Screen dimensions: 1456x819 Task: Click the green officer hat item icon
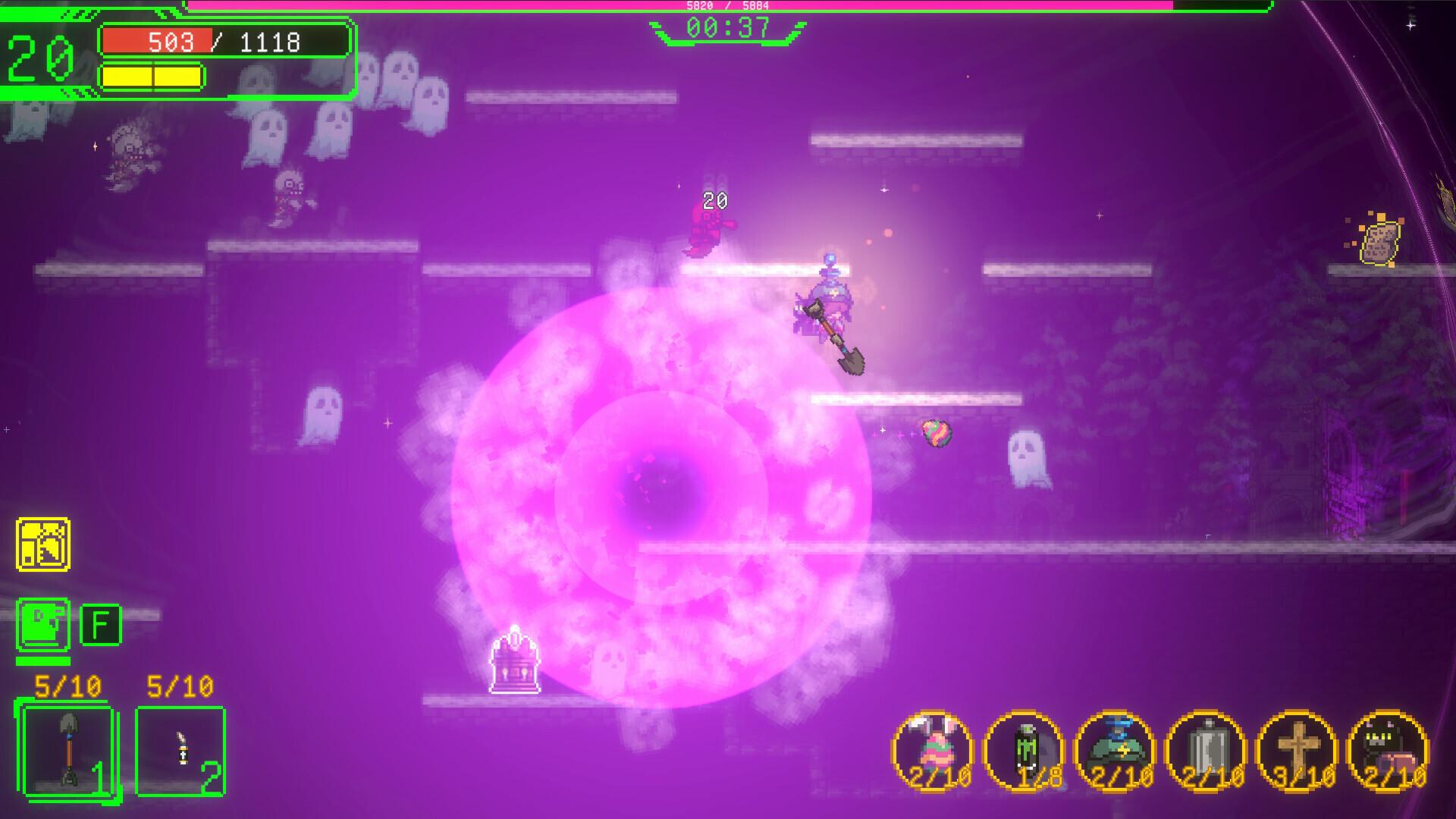pos(1115,751)
